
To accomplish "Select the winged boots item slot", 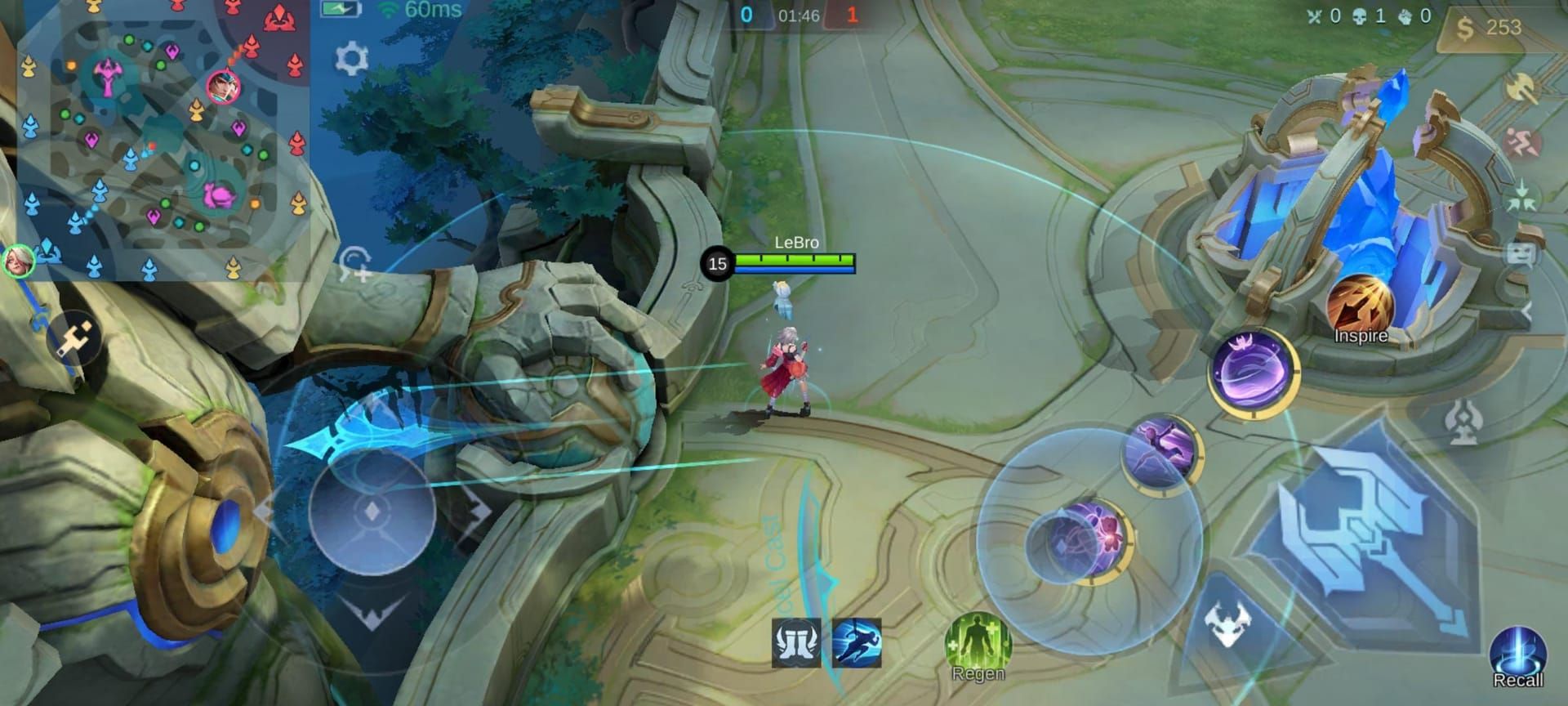I will [796, 642].
